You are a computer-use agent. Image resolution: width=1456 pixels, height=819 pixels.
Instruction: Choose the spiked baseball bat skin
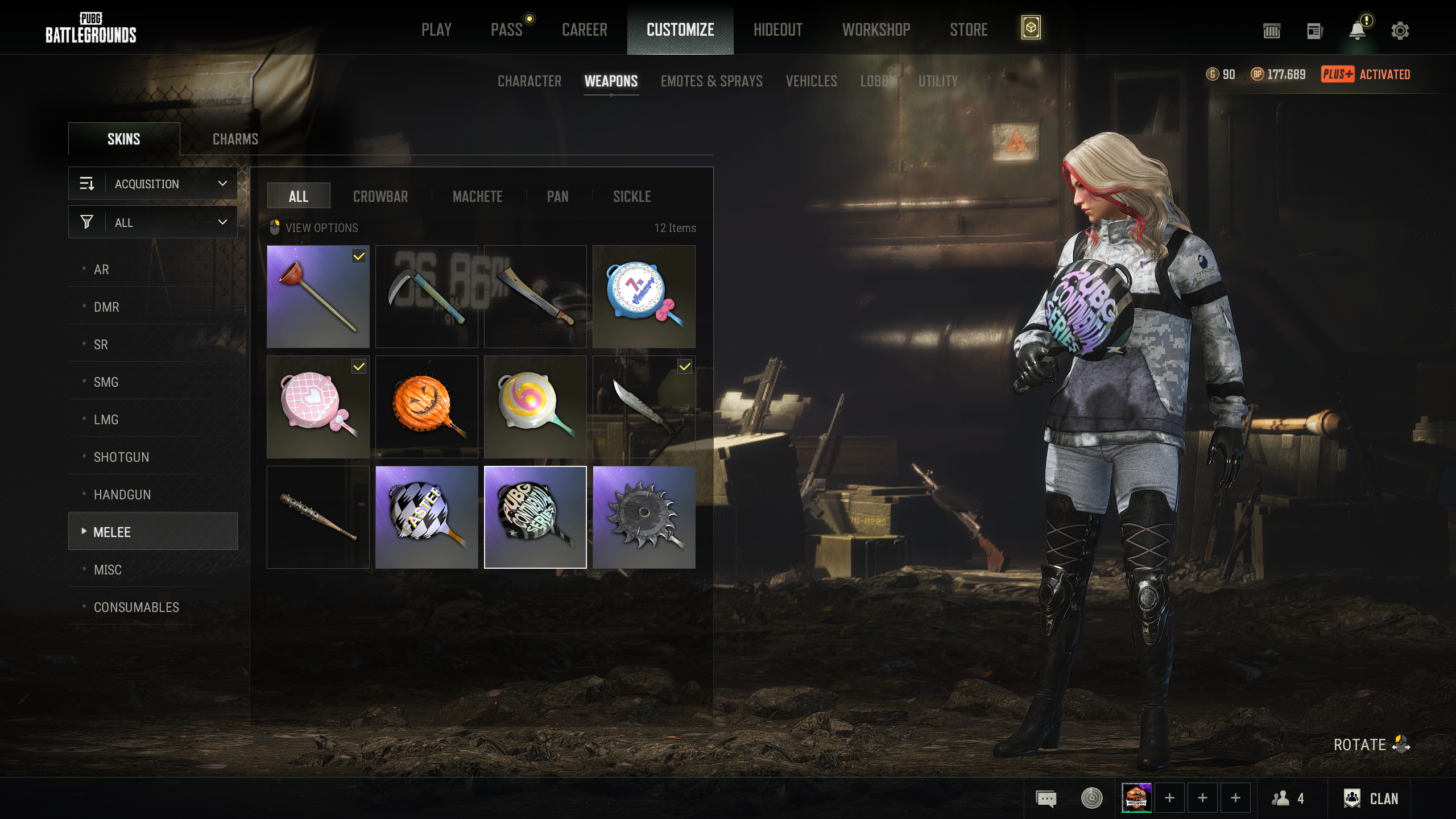click(318, 517)
